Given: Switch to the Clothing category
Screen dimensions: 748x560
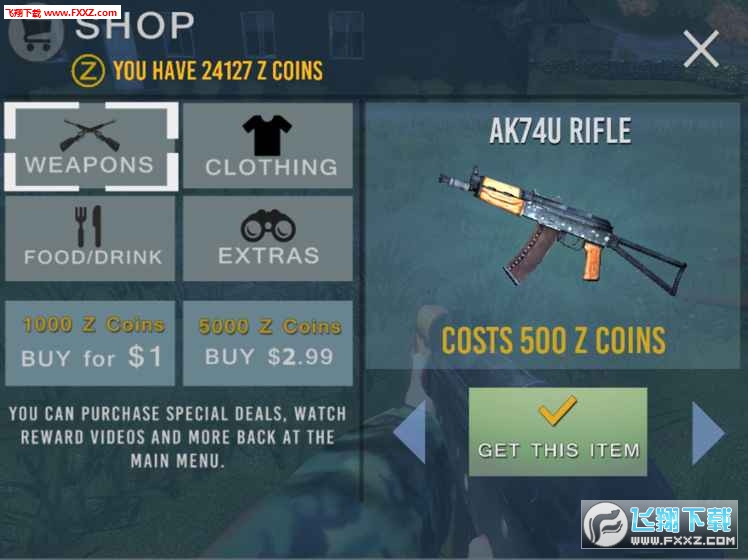Looking at the screenshot, I should (268, 147).
